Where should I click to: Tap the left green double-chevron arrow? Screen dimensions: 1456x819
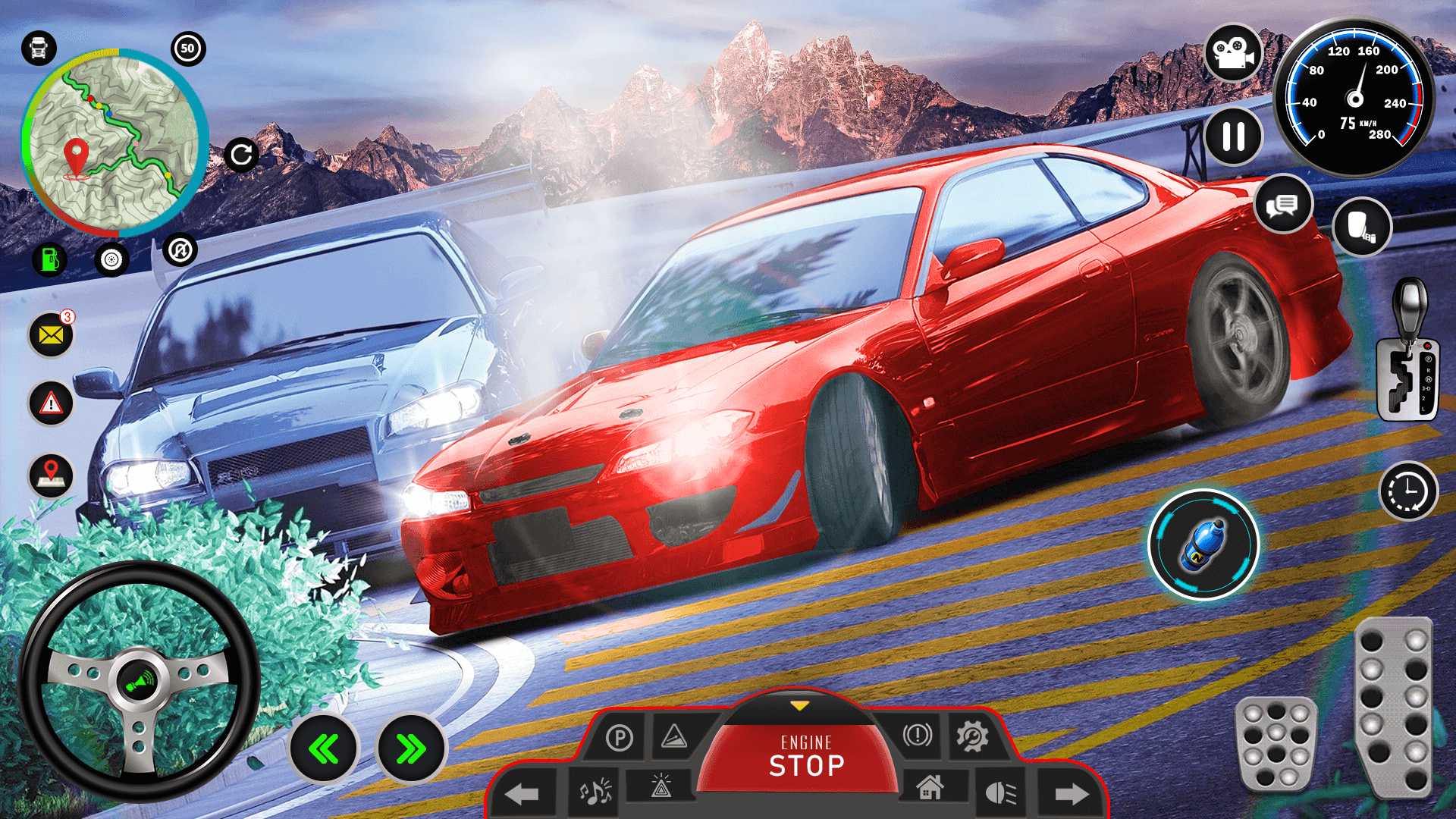(325, 747)
